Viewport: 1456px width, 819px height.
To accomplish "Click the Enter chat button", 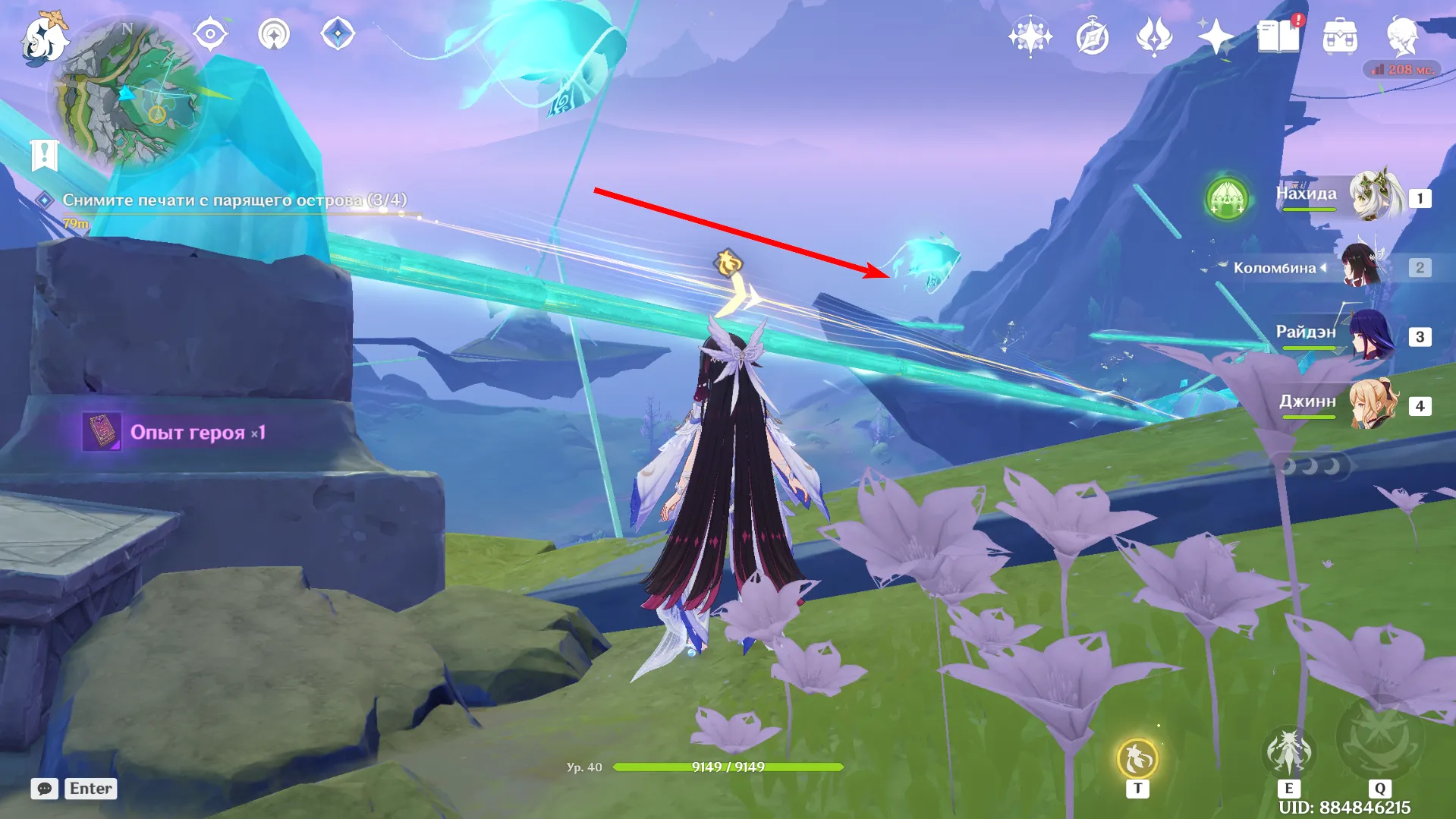I will [x=90, y=789].
